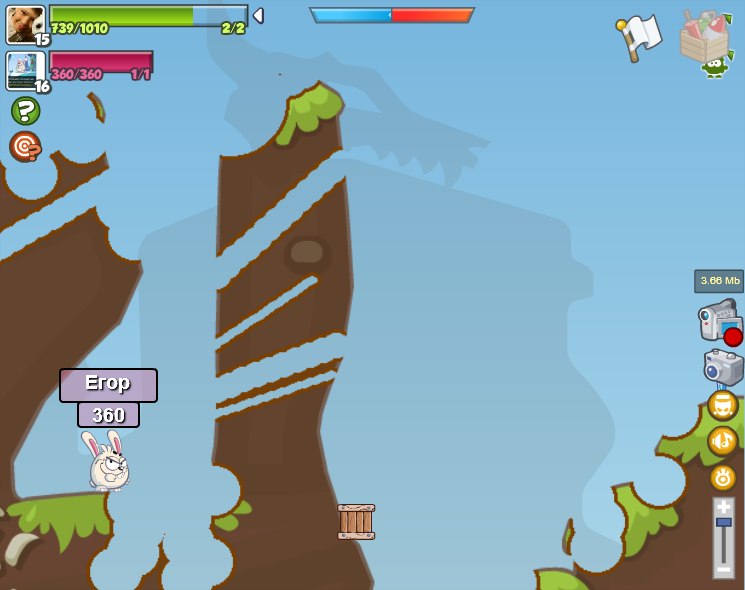Take a screenshot with the camera icon
Image resolution: width=745 pixels, height=590 pixels.
[x=723, y=367]
